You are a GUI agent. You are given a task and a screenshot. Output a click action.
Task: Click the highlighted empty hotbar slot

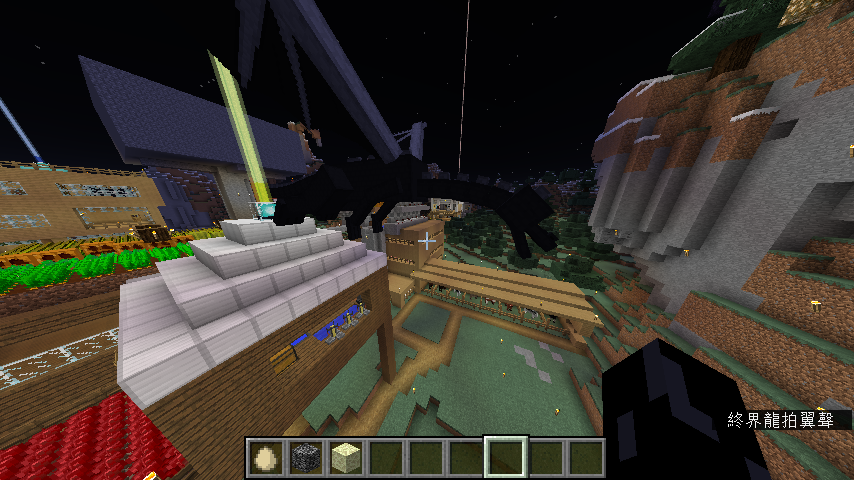[505, 457]
